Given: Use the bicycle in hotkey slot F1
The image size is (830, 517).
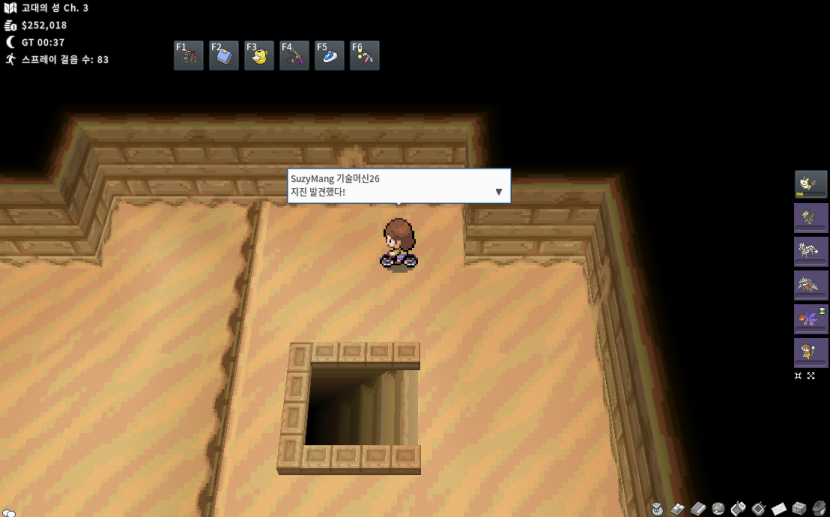Looking at the screenshot, I should pyautogui.click(x=189, y=56).
